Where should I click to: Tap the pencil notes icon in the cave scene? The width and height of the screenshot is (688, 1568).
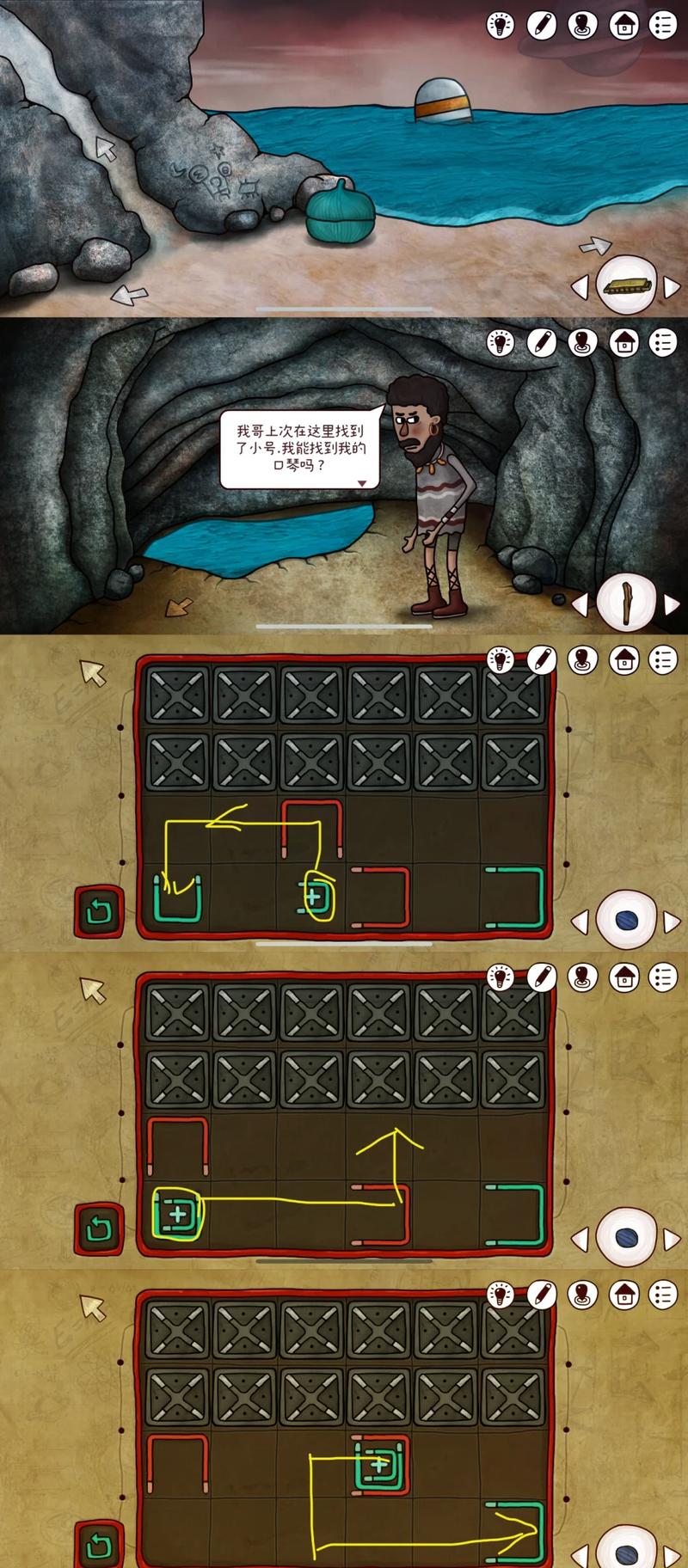pos(541,343)
